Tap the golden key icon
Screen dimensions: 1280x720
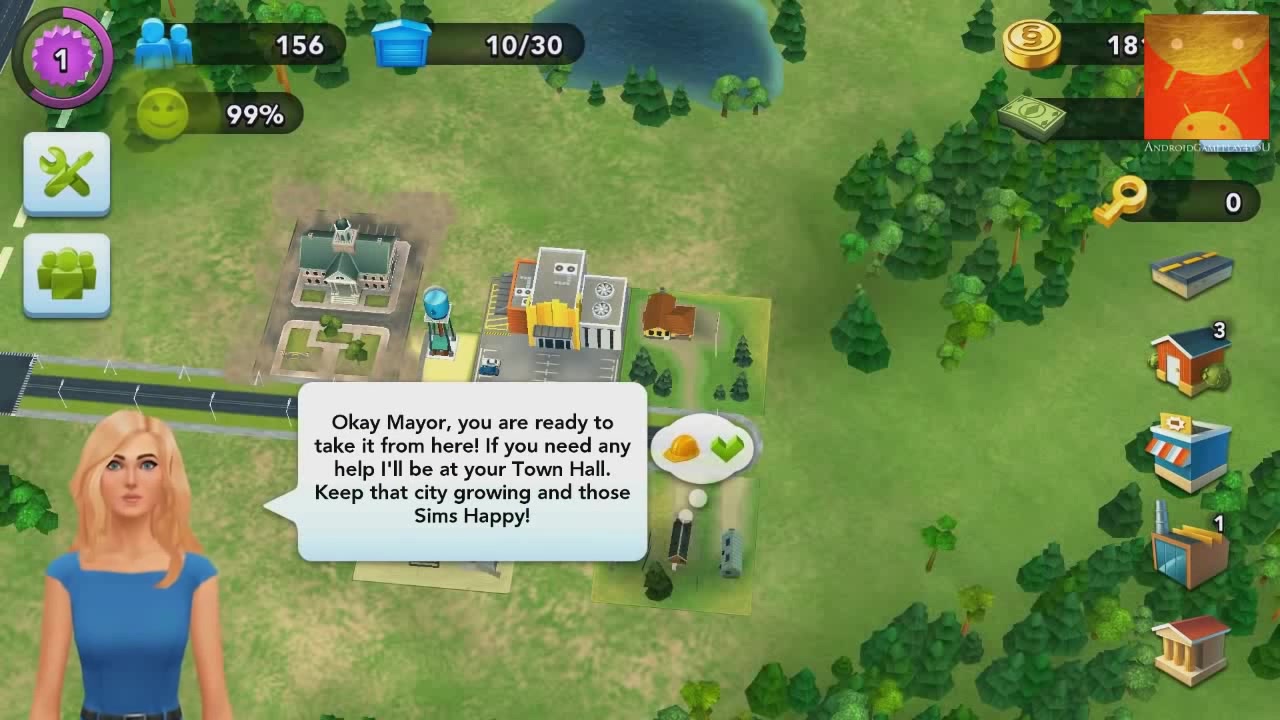[x=1119, y=201]
